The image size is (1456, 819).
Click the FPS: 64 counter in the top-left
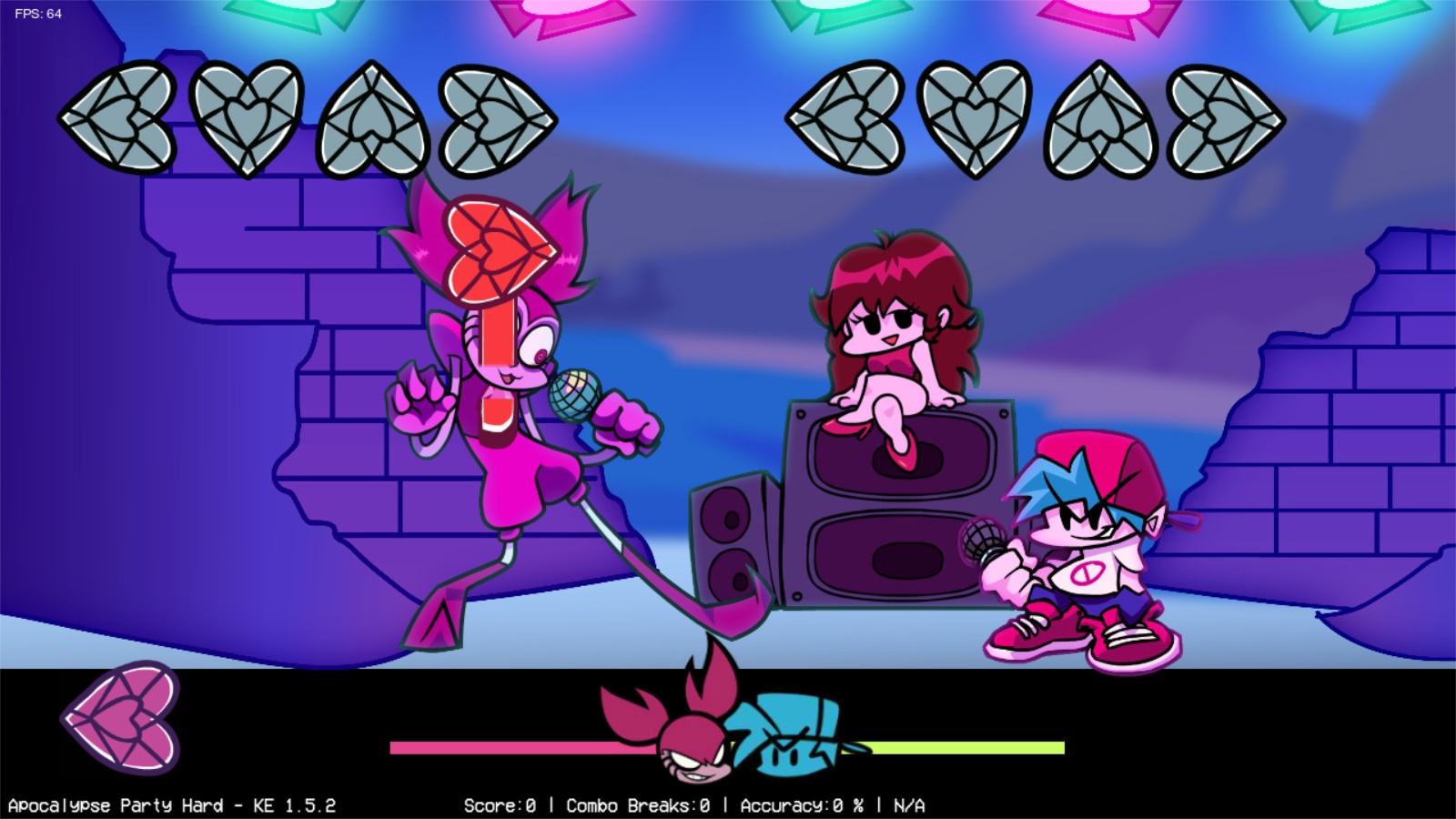[36, 14]
